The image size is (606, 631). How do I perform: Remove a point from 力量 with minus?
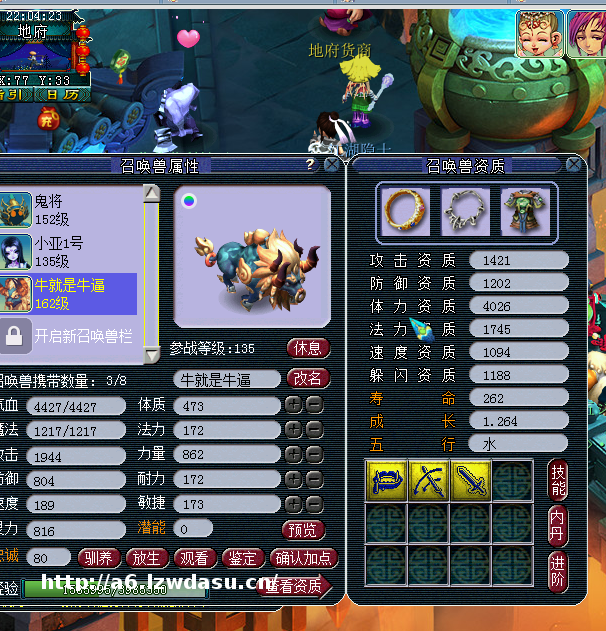313,453
